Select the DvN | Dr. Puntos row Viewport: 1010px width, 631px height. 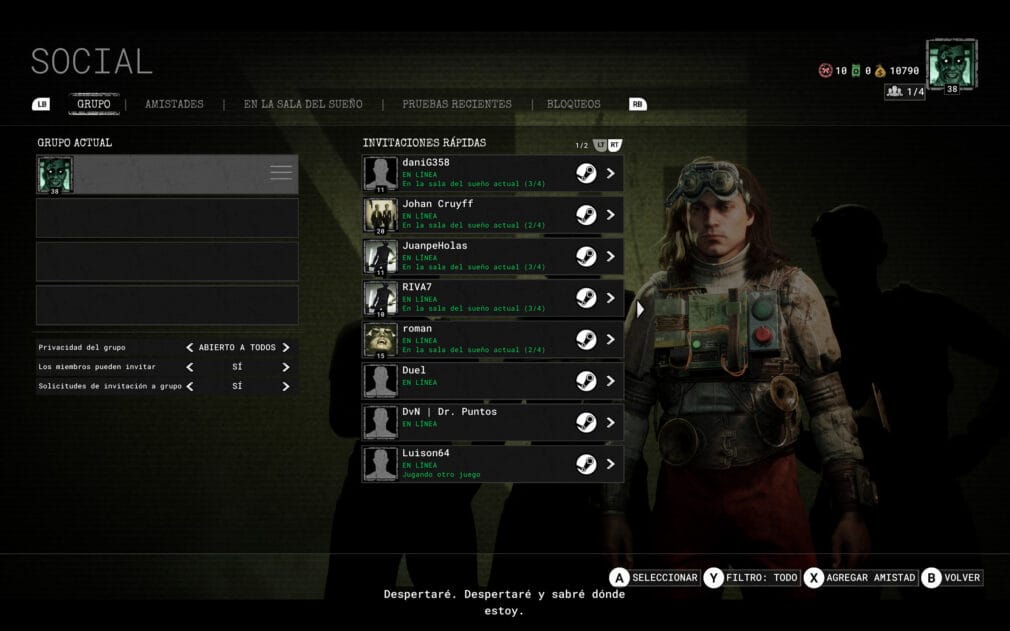pyautogui.click(x=492, y=423)
